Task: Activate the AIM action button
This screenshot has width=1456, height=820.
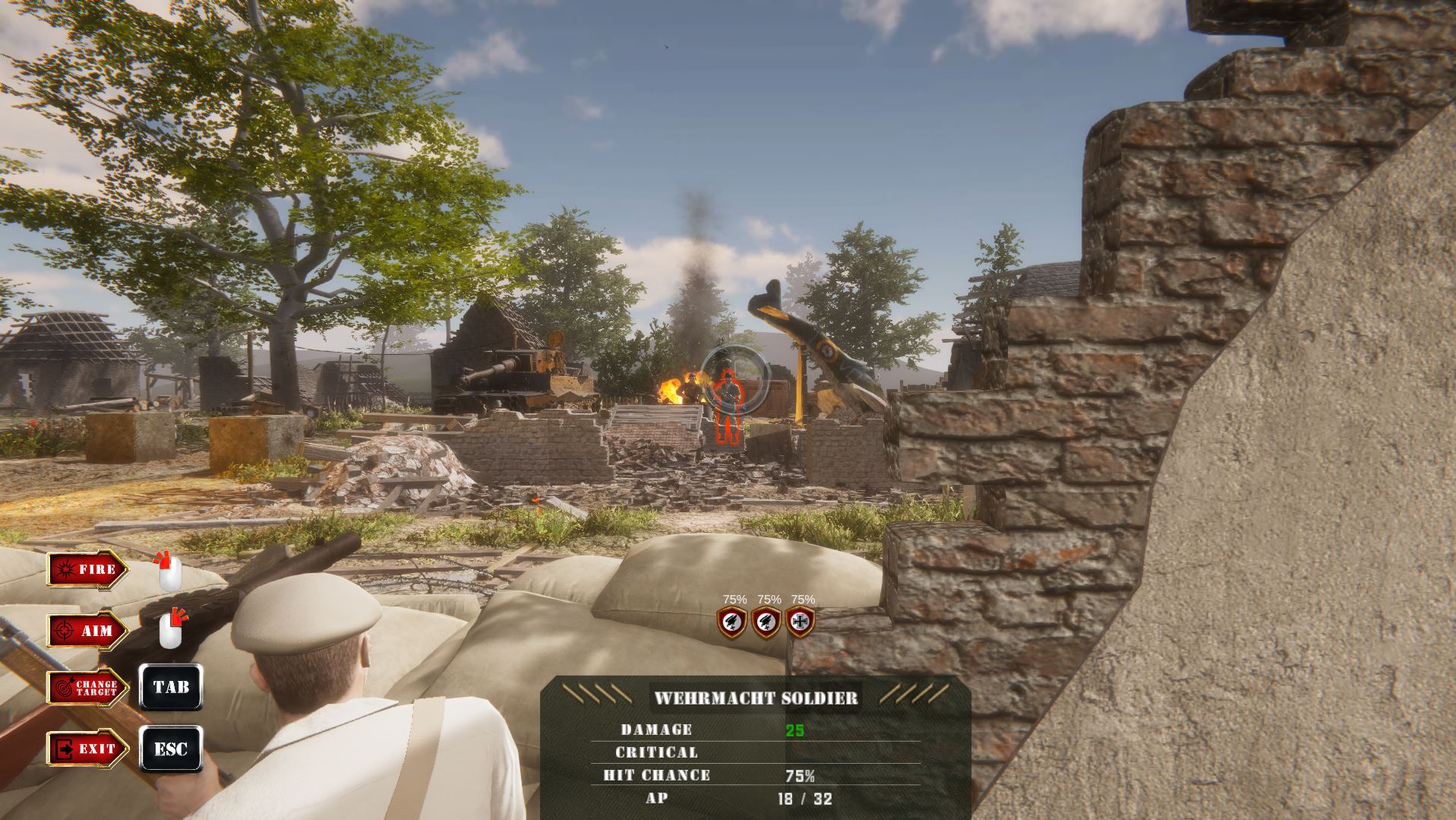Action: pyautogui.click(x=87, y=631)
